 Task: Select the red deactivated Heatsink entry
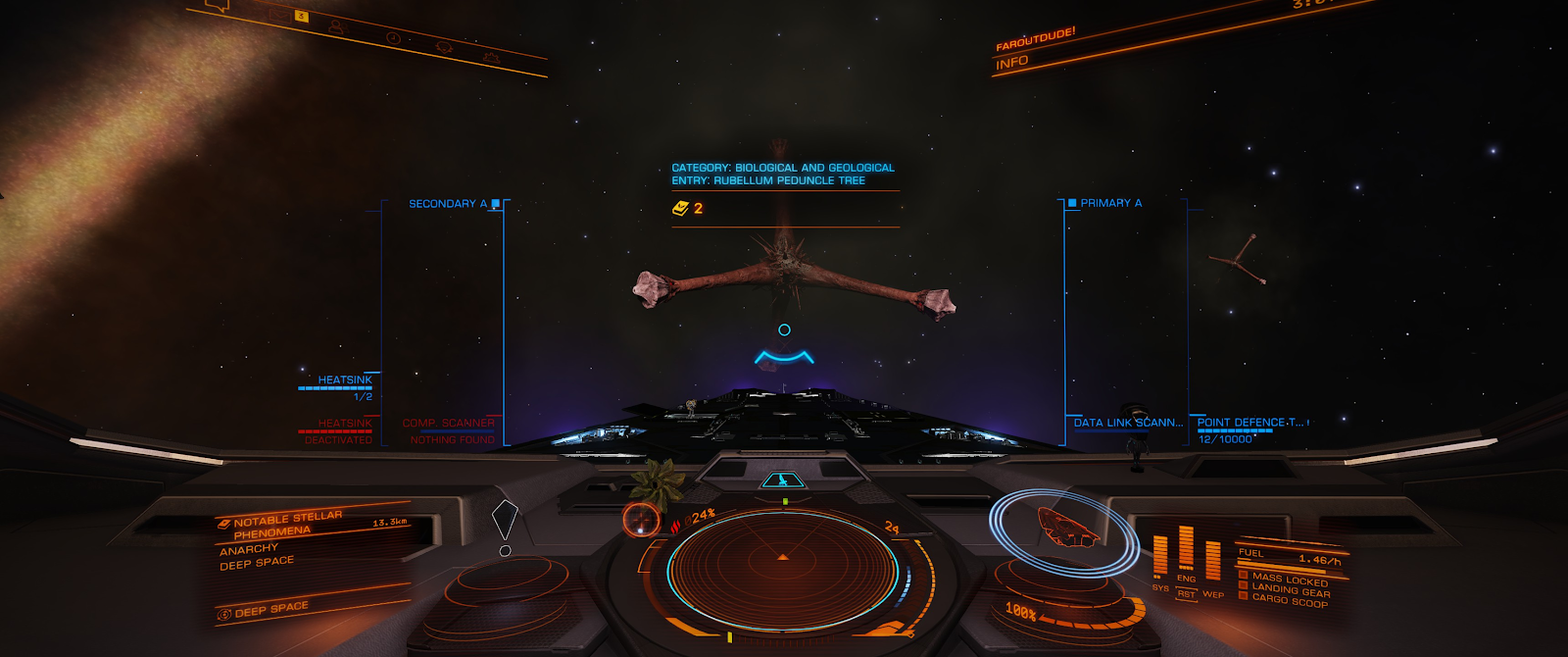[x=344, y=424]
